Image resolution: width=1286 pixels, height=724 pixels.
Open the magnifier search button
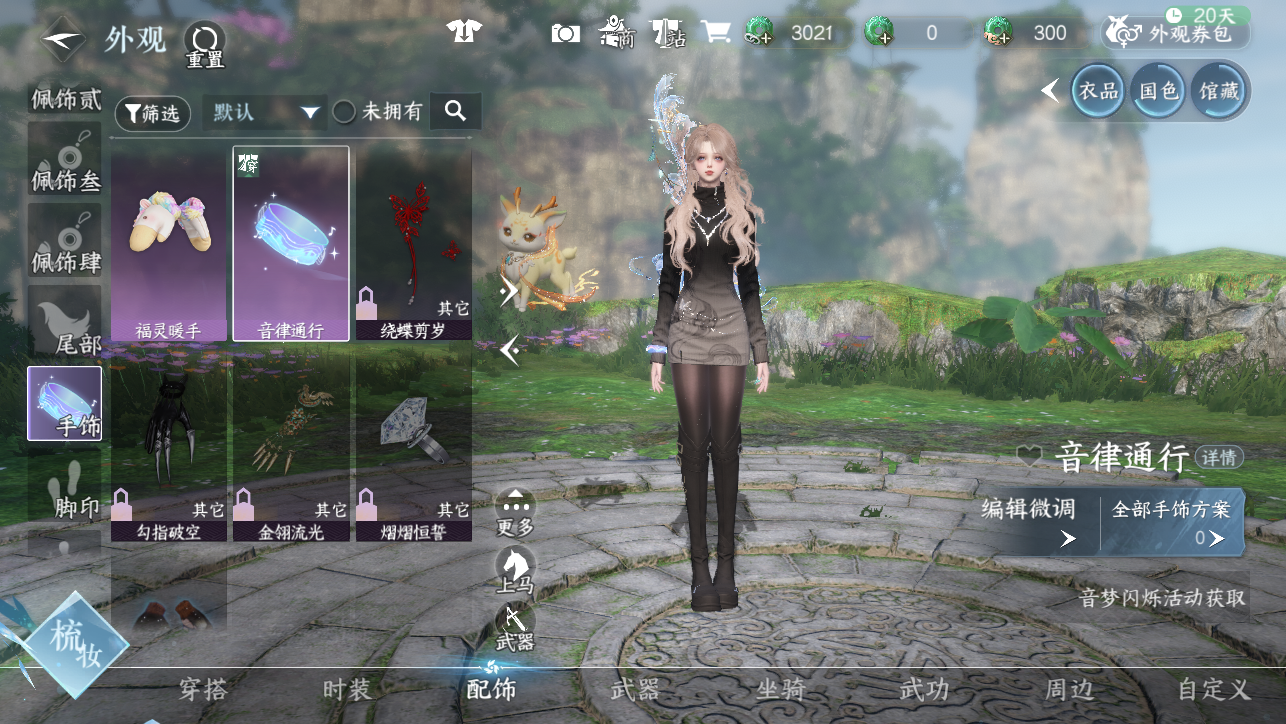click(456, 111)
